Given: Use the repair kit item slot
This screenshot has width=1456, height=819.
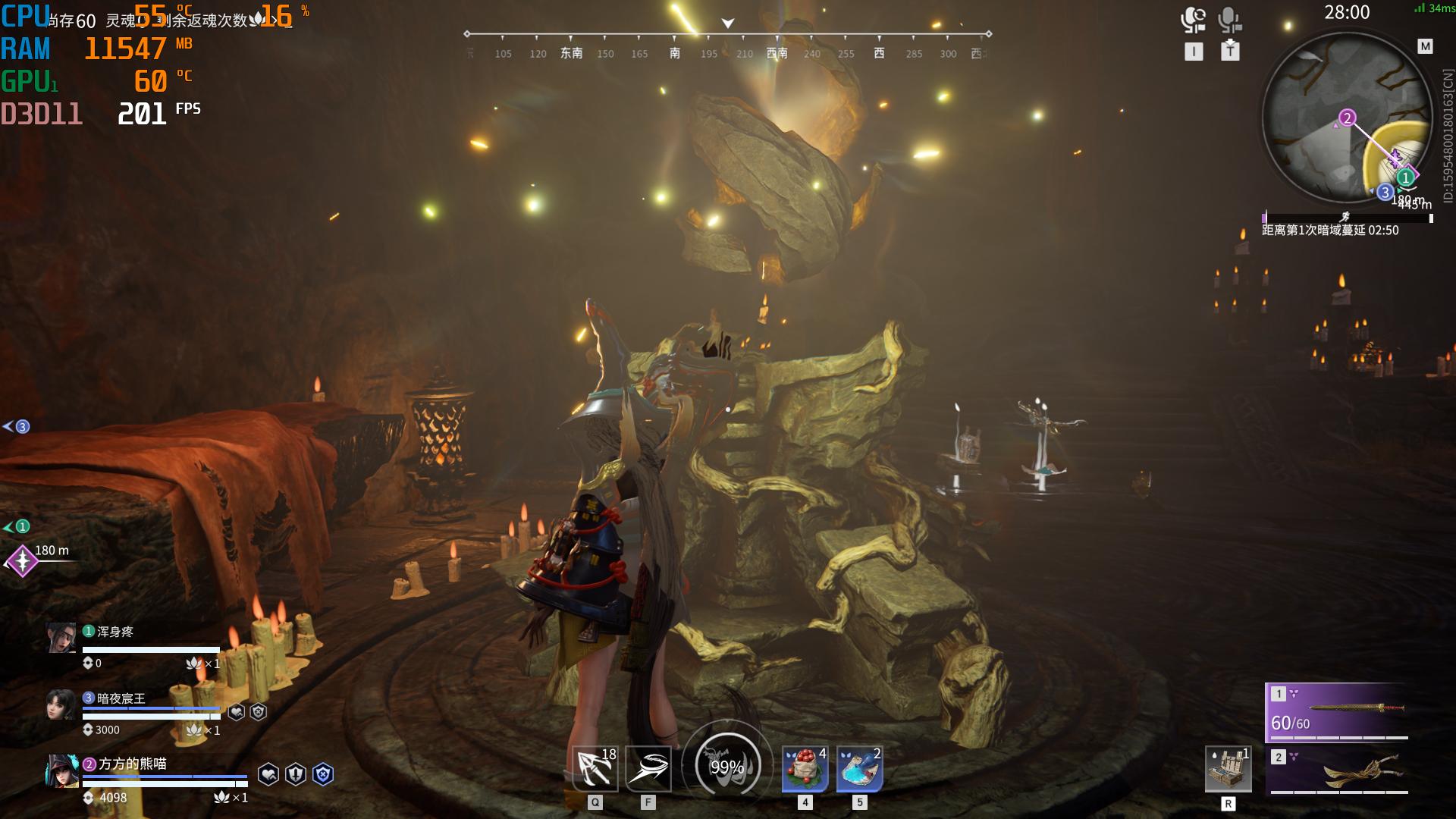Looking at the screenshot, I should pos(1228,769).
